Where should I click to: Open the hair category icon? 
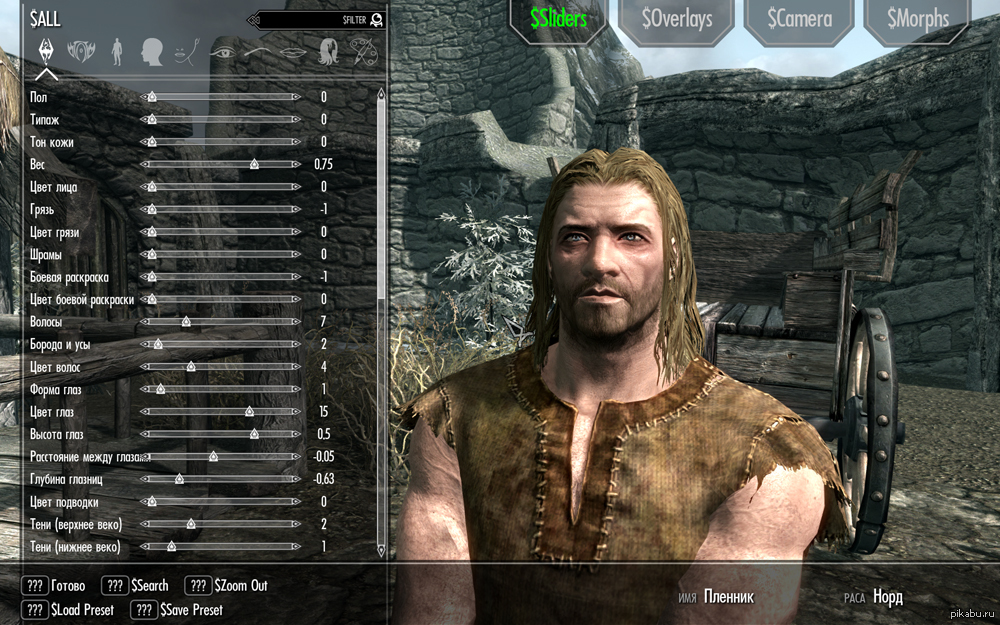coord(328,49)
